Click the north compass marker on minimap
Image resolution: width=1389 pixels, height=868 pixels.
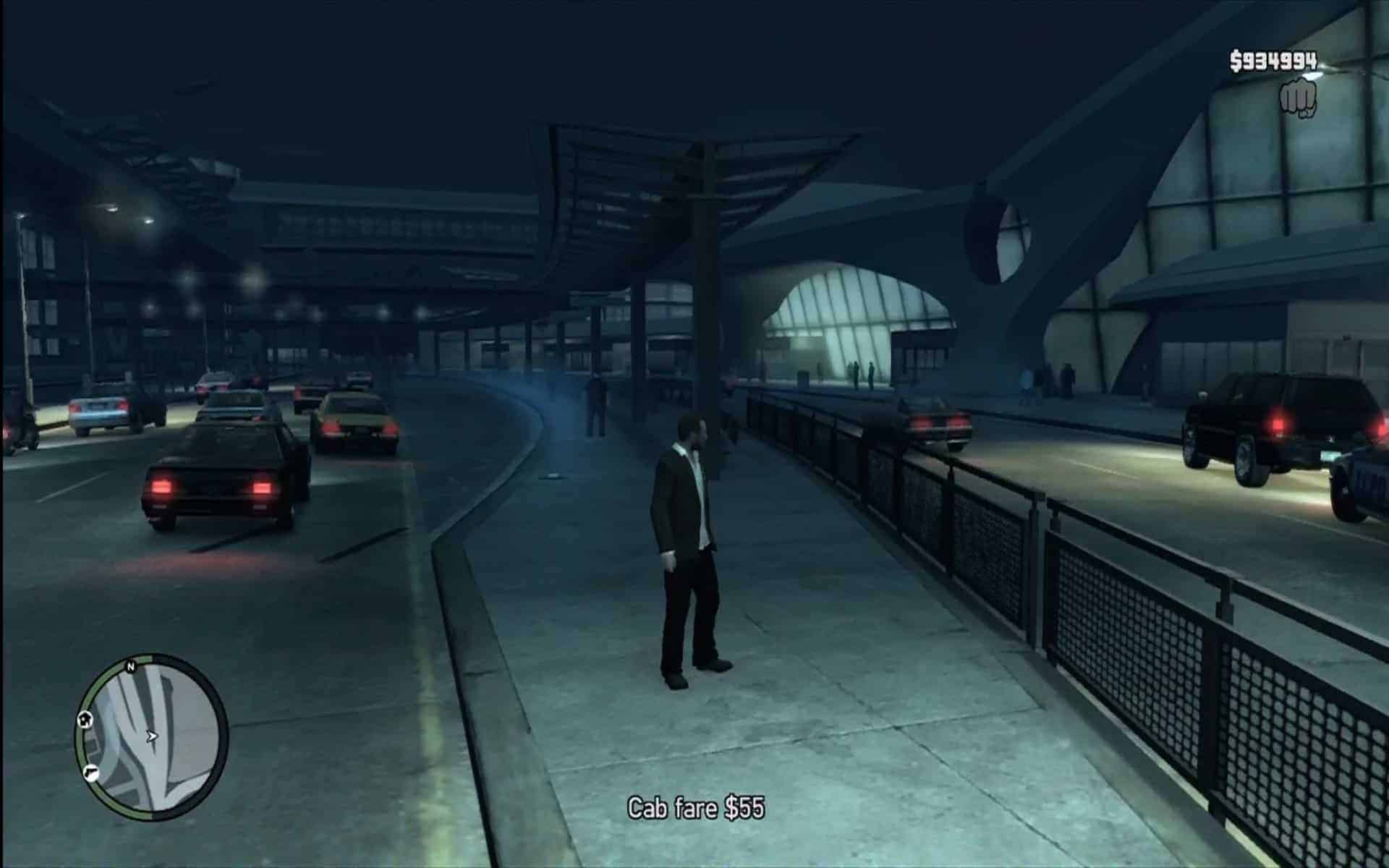(131, 666)
